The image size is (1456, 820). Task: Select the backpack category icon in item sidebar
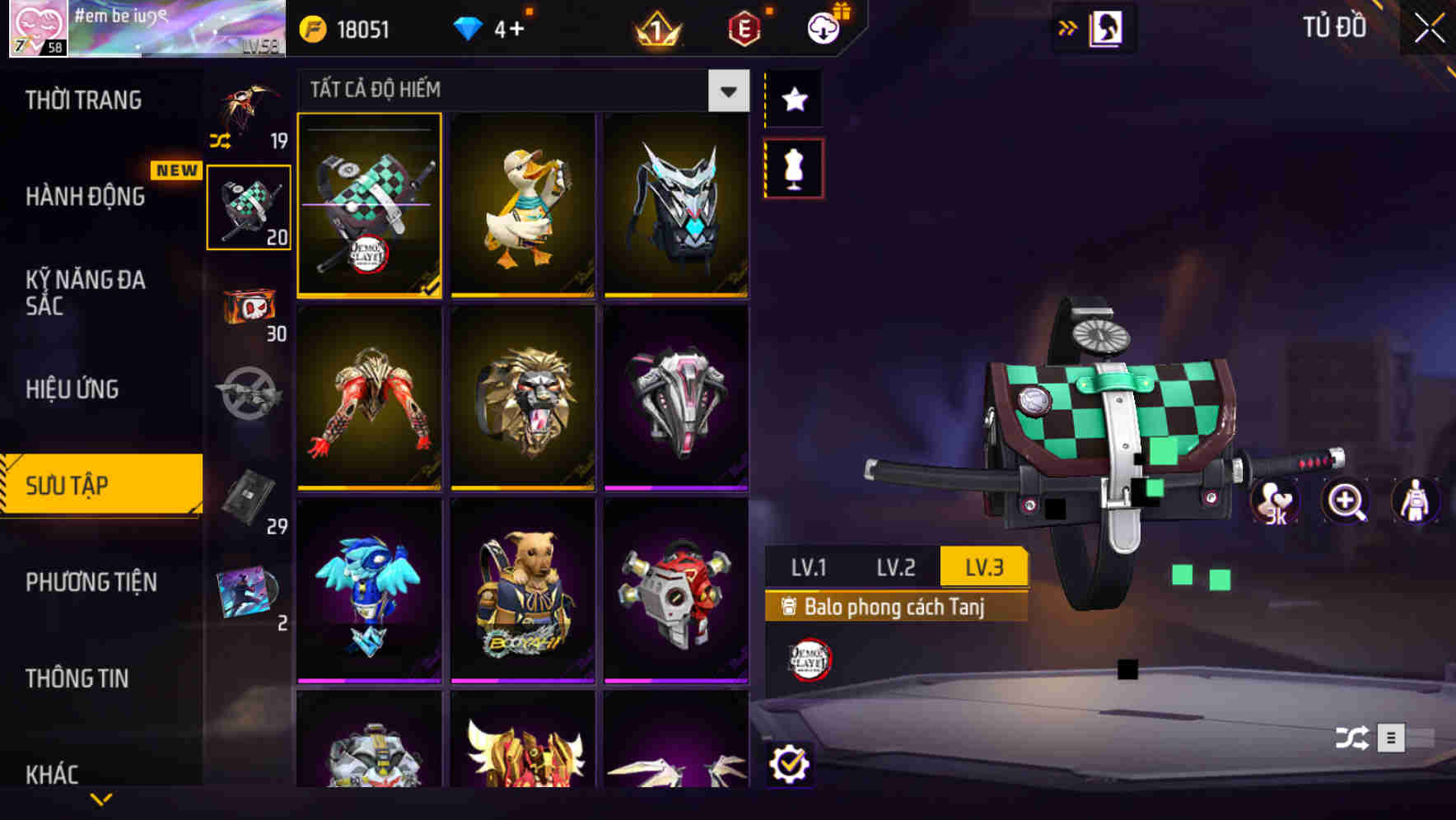[246, 206]
